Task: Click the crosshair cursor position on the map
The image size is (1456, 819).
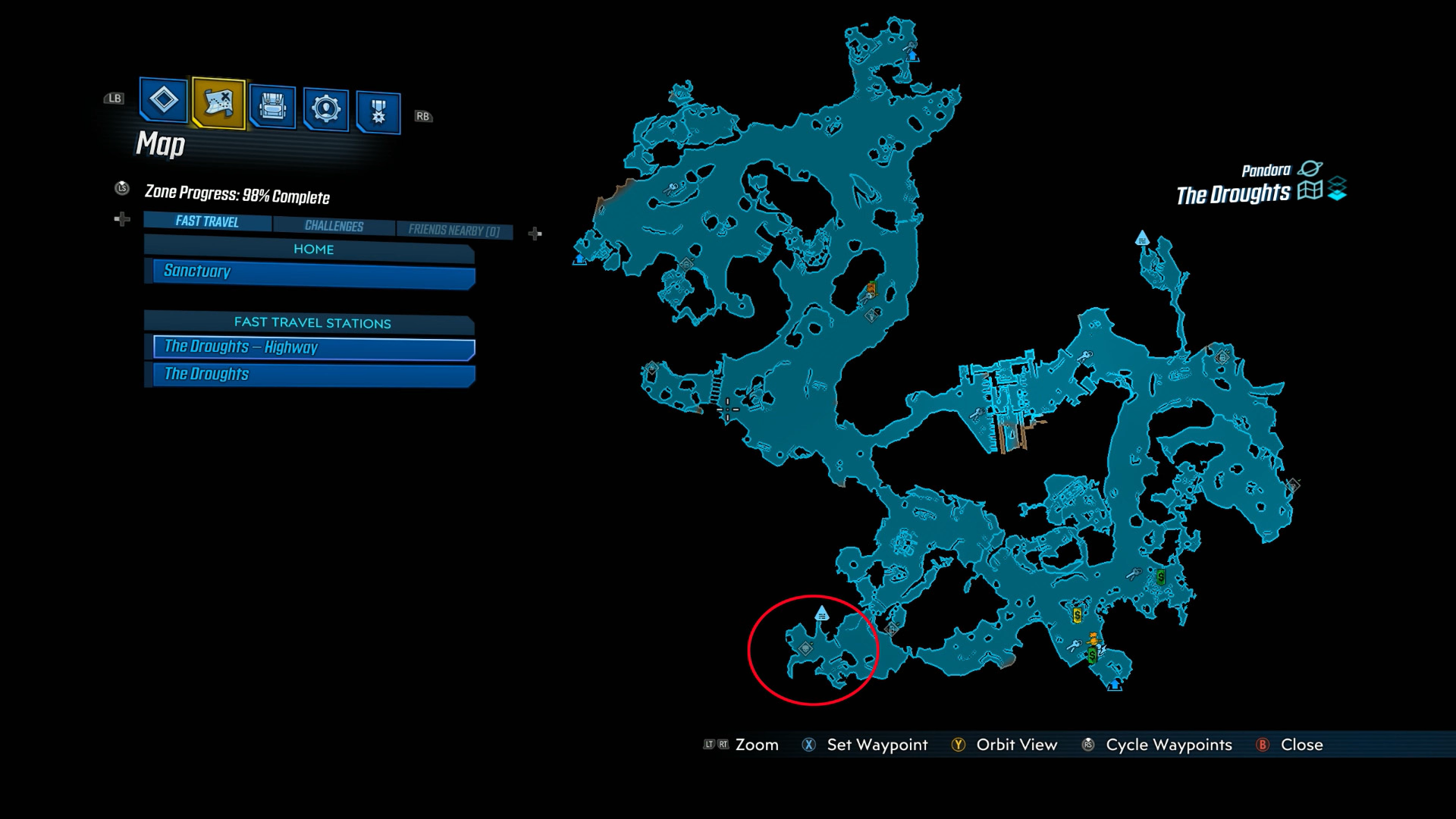Action: click(729, 408)
